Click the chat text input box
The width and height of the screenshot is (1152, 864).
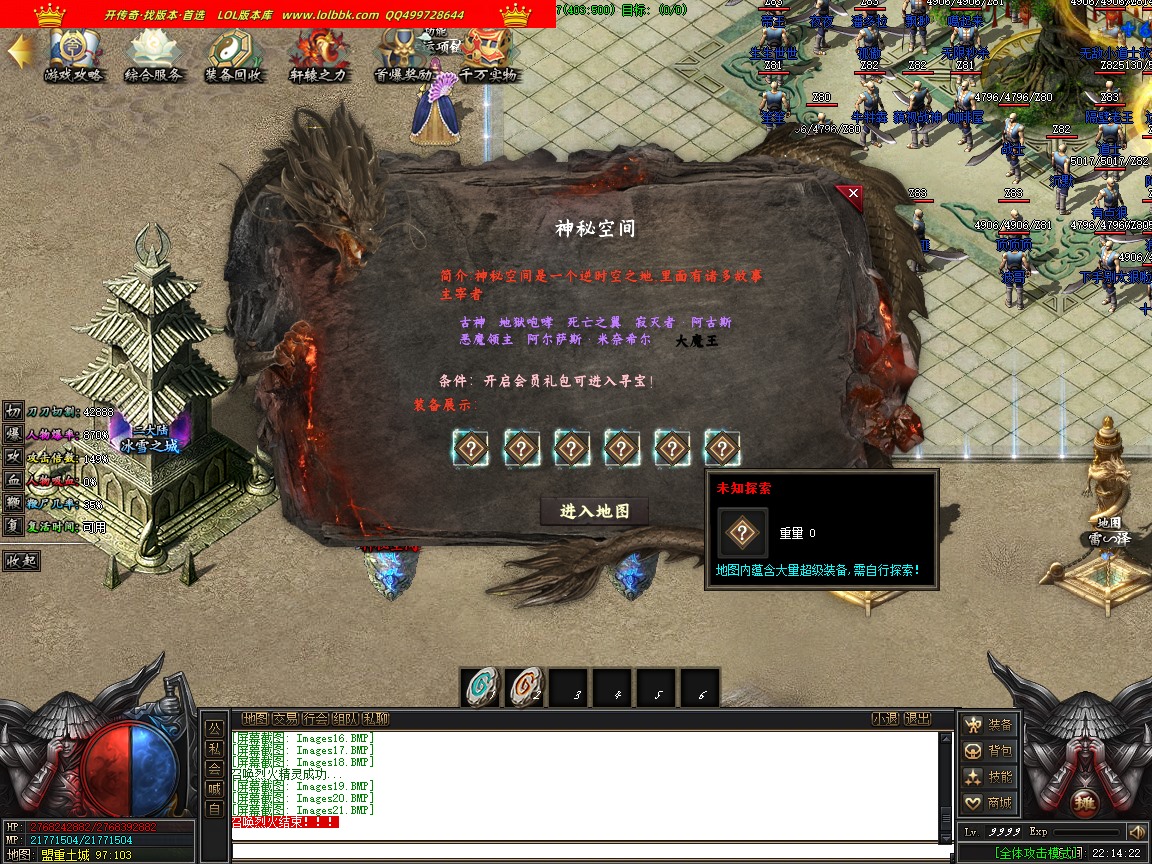point(590,851)
